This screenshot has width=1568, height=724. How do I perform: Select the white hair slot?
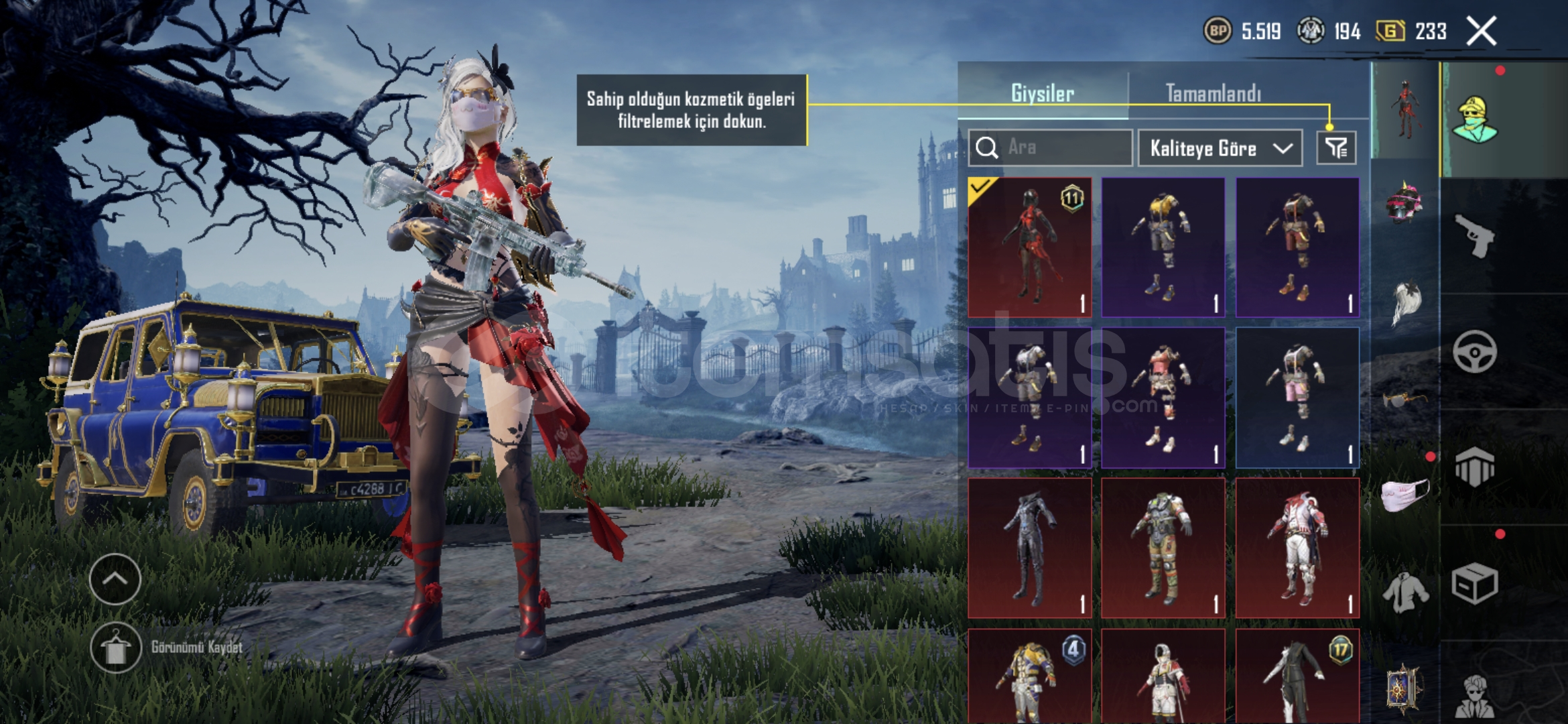[1404, 303]
